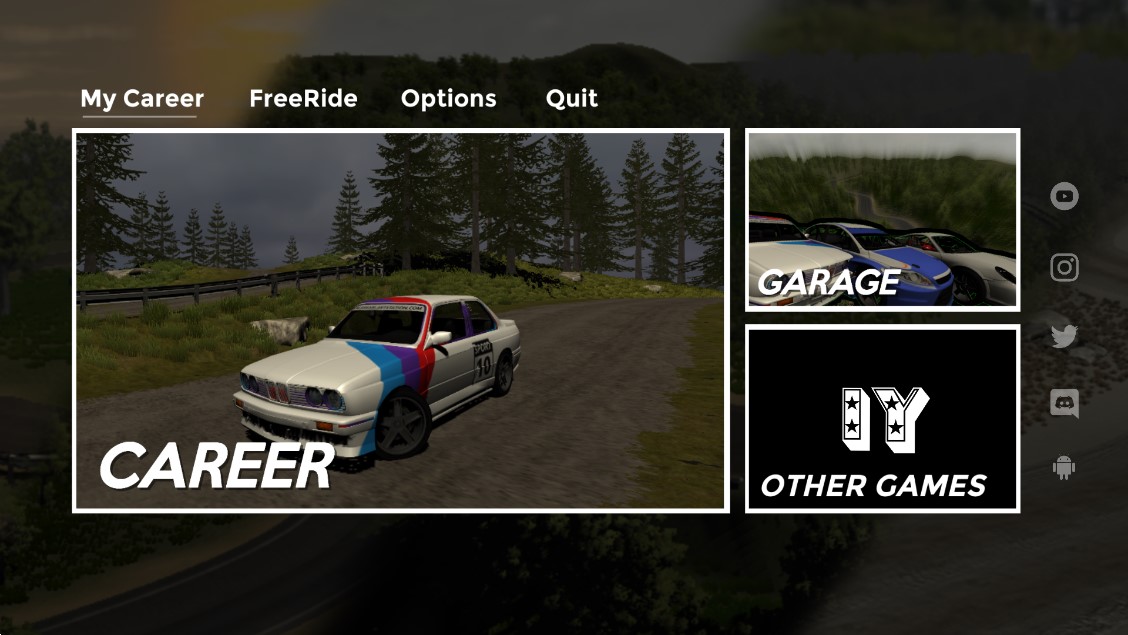The image size is (1128, 635).
Task: Join via the Discord icon
Action: [x=1064, y=404]
